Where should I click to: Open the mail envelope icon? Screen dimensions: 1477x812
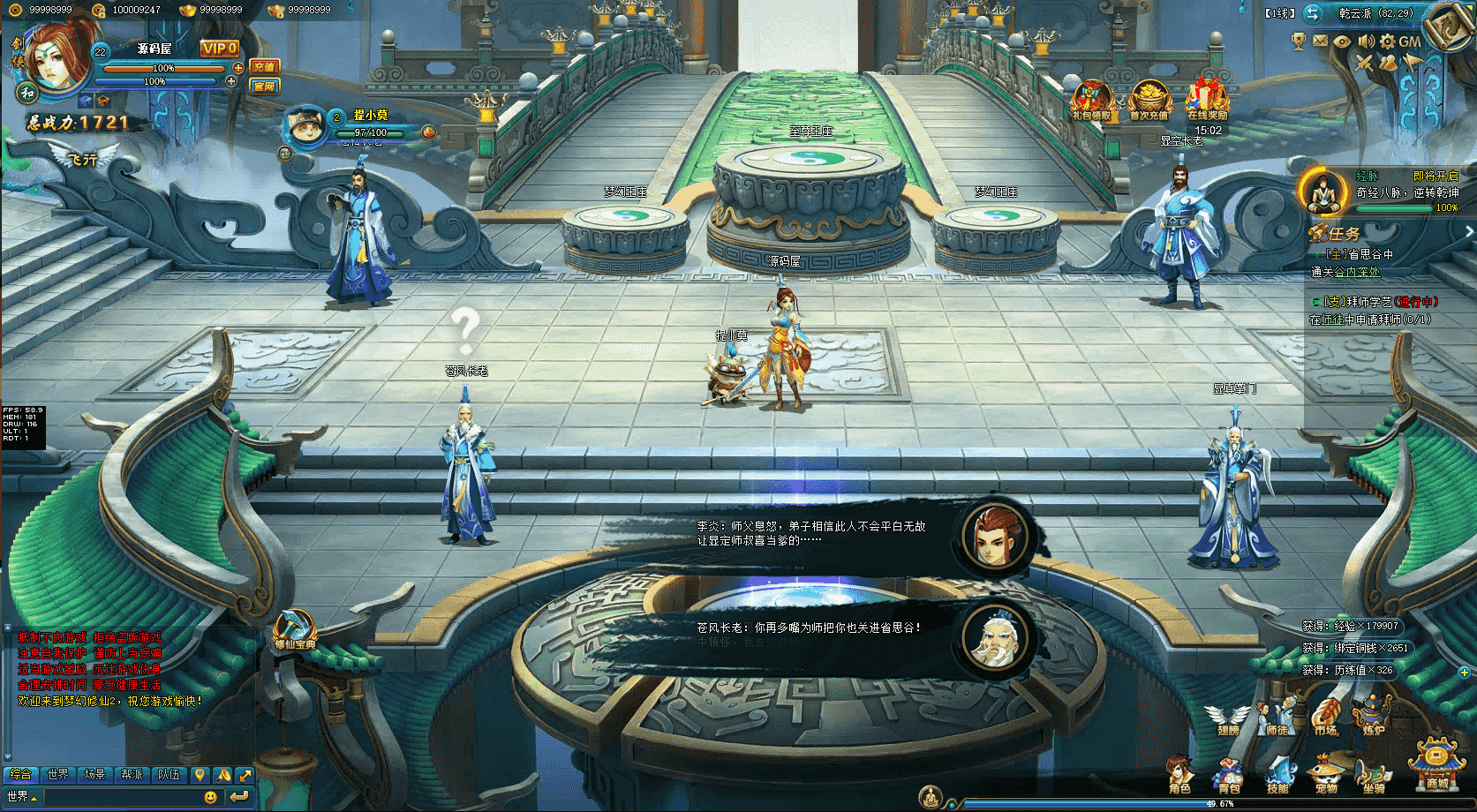coord(1320,41)
